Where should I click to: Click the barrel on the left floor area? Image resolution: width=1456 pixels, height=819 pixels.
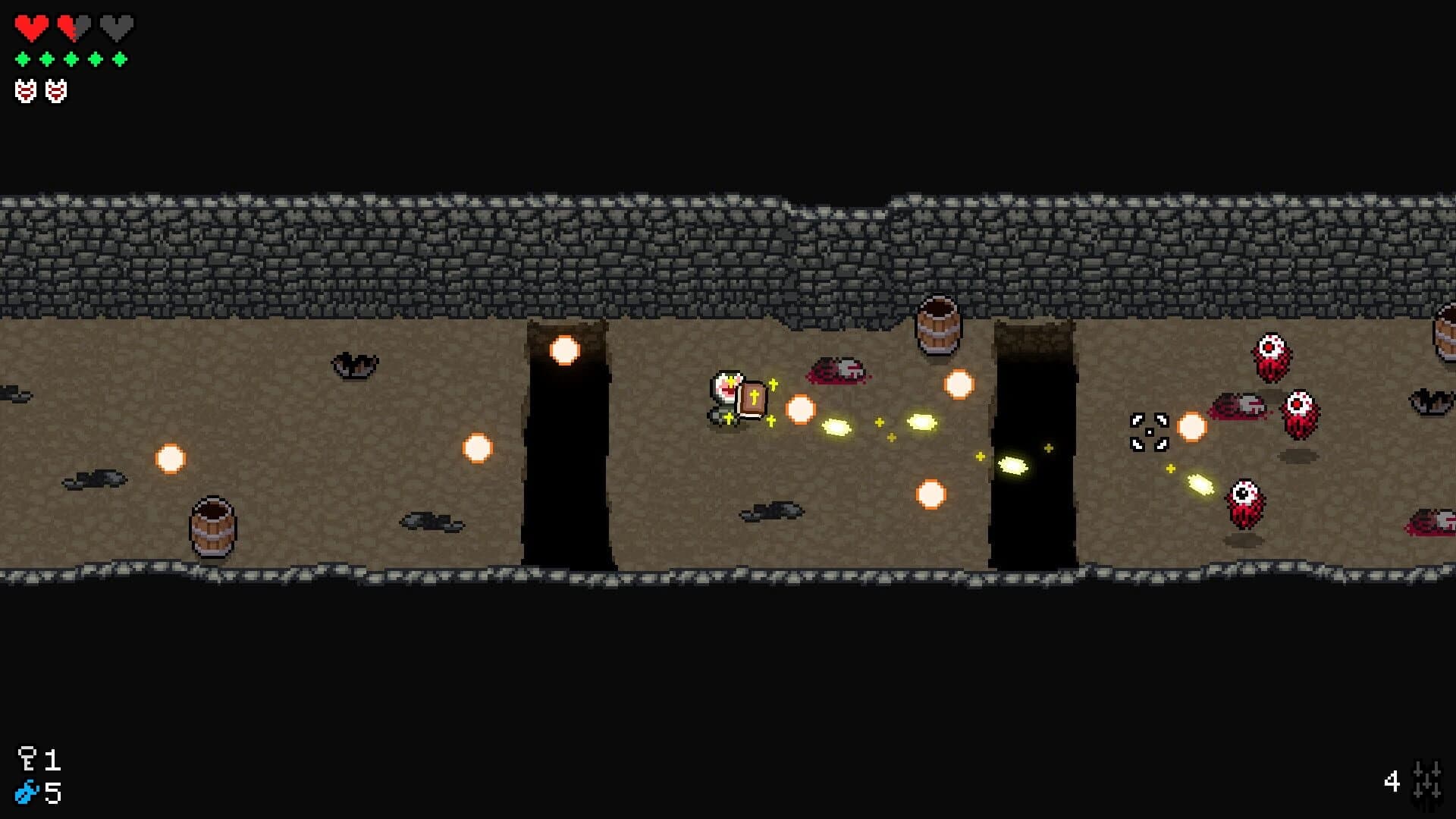coord(211,523)
